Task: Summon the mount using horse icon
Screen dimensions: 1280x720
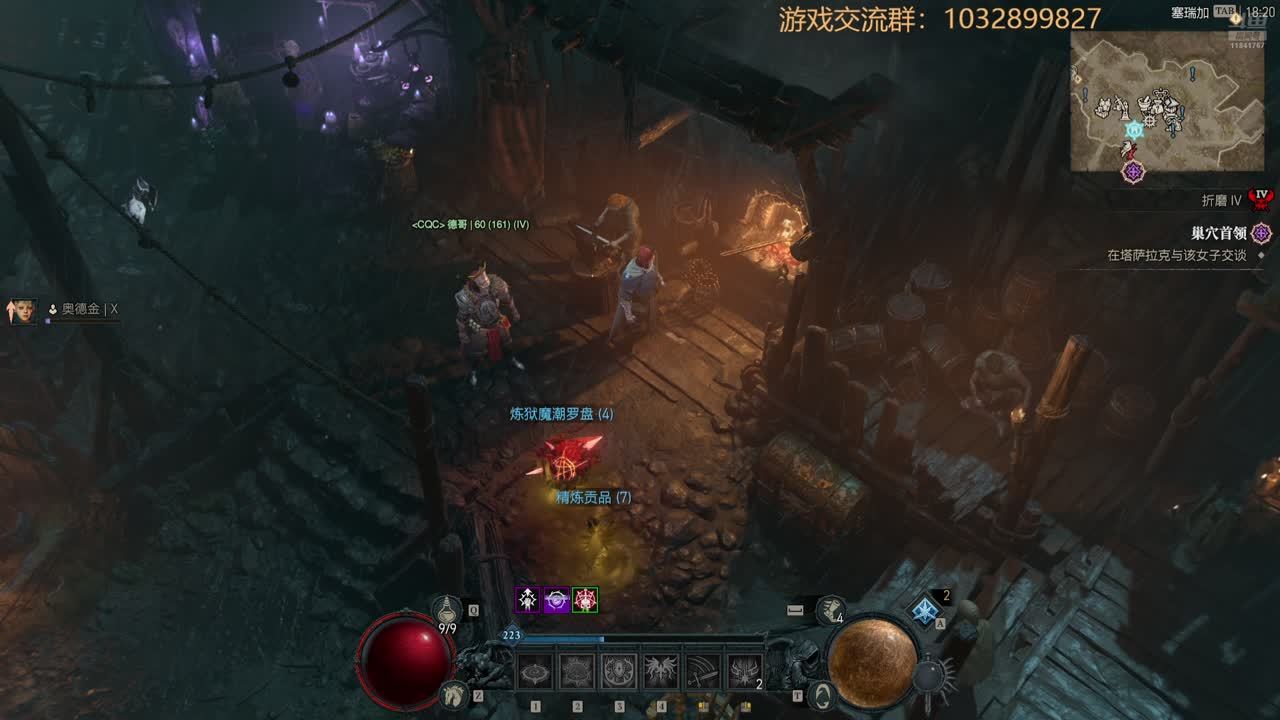Action: click(454, 692)
